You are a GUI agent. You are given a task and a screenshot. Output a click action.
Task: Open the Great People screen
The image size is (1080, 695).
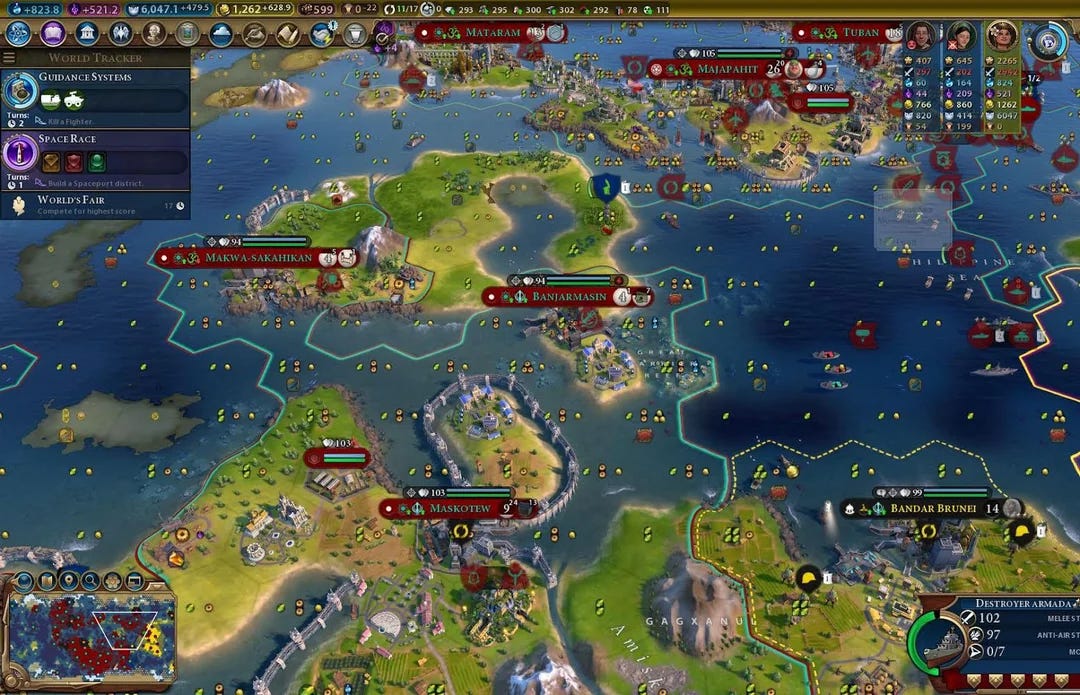(x=154, y=33)
